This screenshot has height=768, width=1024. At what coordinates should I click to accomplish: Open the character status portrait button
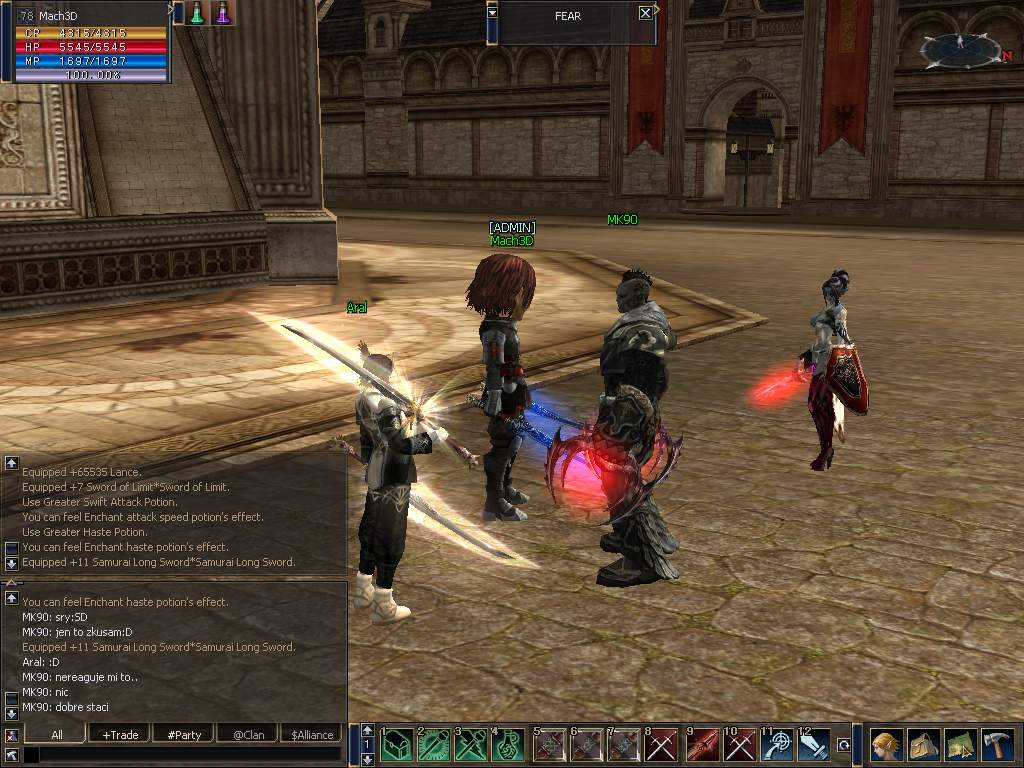tap(886, 745)
